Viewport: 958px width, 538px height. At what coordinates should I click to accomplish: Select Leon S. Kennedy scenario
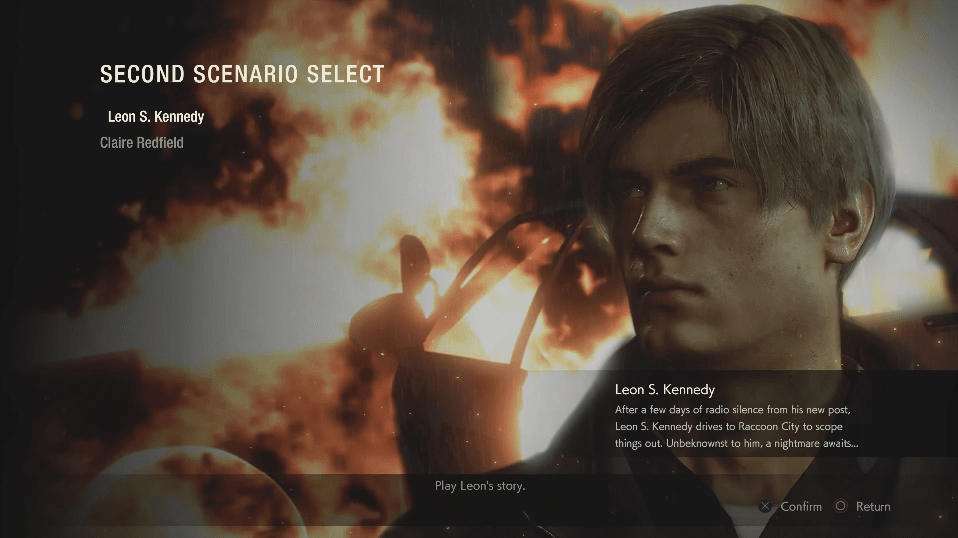click(155, 117)
